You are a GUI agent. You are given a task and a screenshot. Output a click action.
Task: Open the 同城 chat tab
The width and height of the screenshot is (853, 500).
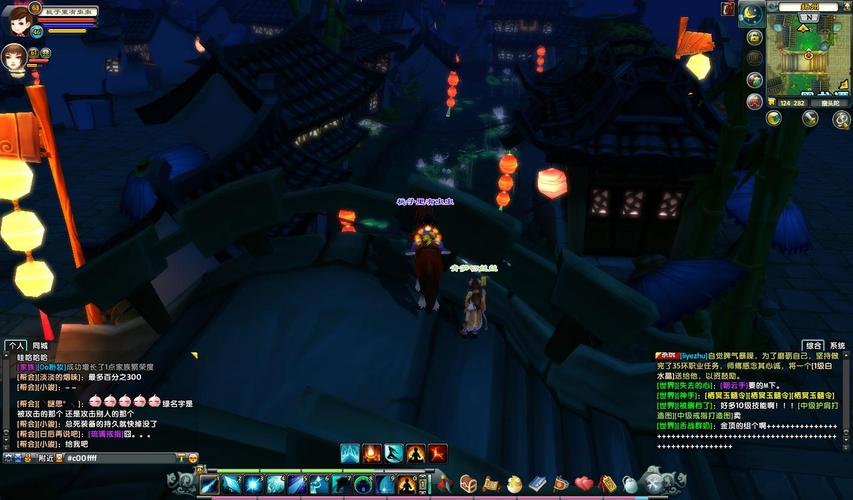[40, 345]
